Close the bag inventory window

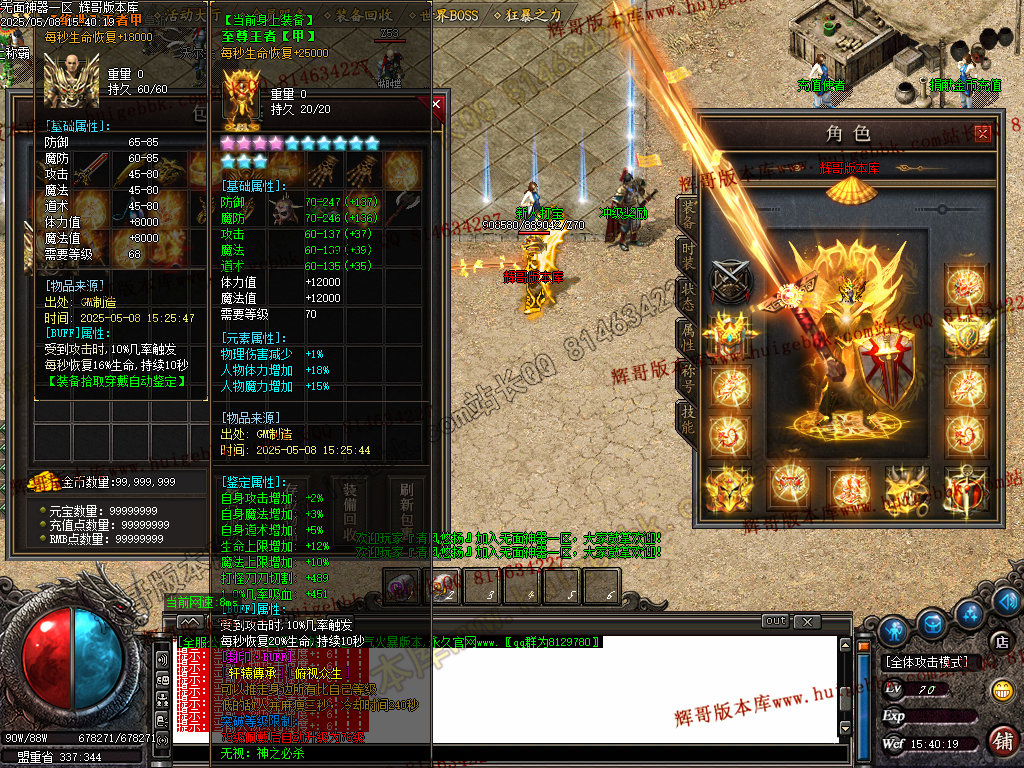point(436,103)
